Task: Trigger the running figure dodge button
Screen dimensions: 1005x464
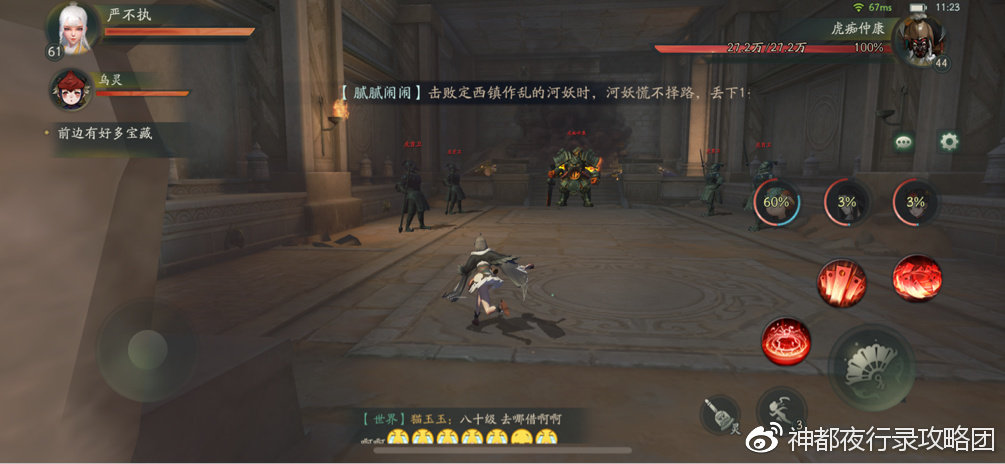Action: pyautogui.click(x=781, y=410)
